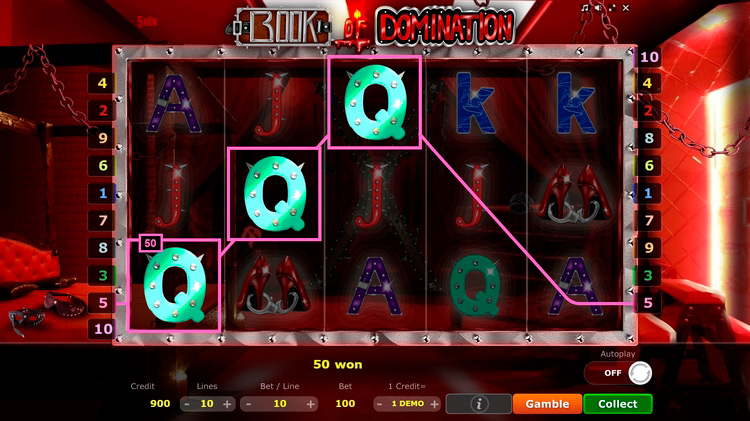Raise the Bet / Line value
Viewport: 750px width, 421px height.
311,404
